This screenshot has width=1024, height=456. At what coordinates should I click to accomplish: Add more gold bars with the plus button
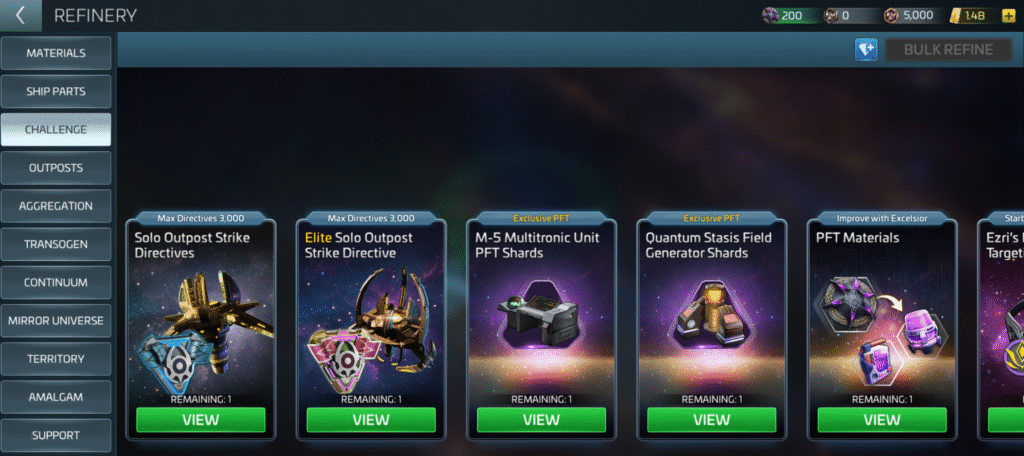[1008, 15]
